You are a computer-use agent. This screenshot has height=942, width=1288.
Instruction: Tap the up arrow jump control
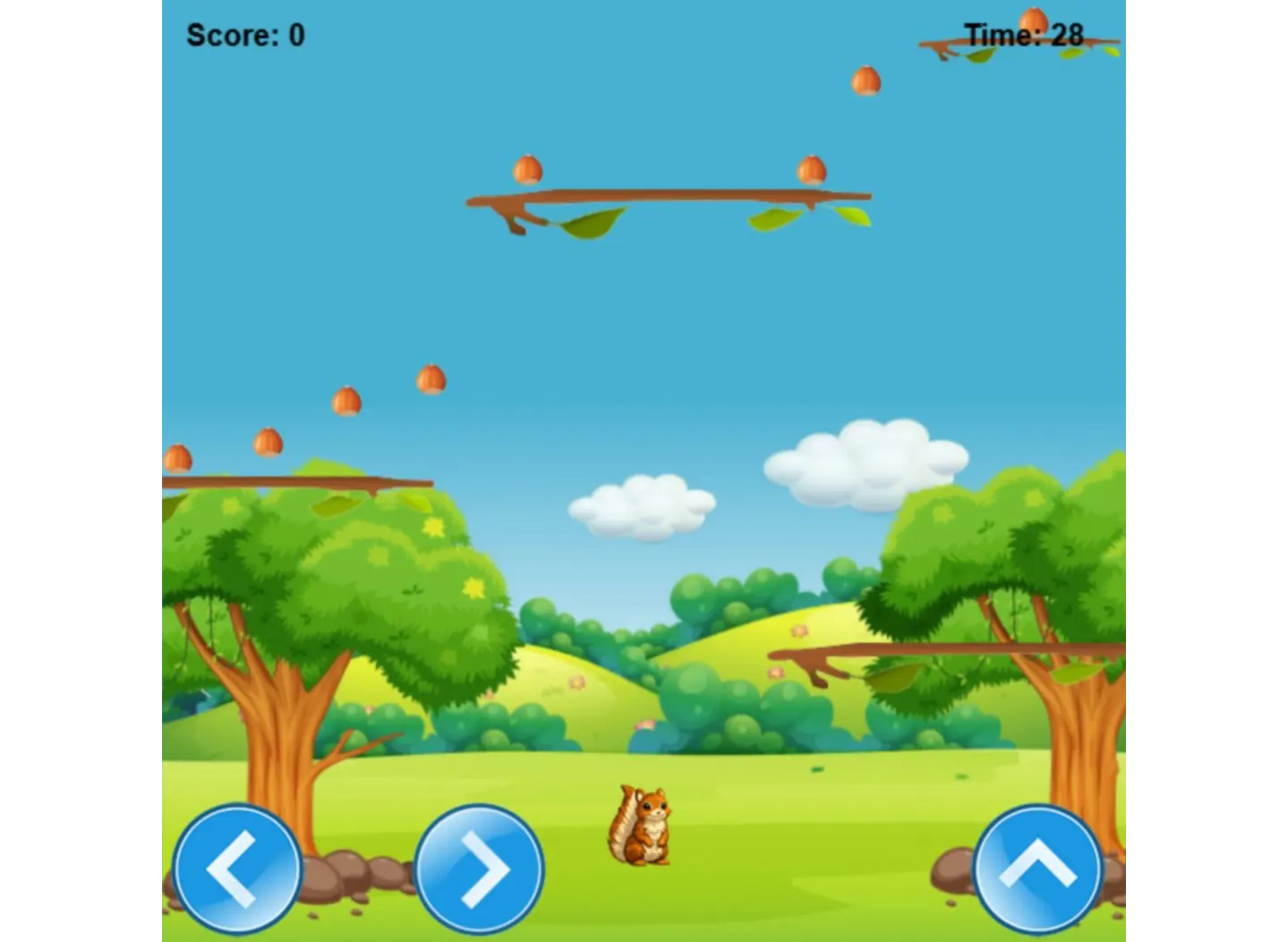(1036, 868)
